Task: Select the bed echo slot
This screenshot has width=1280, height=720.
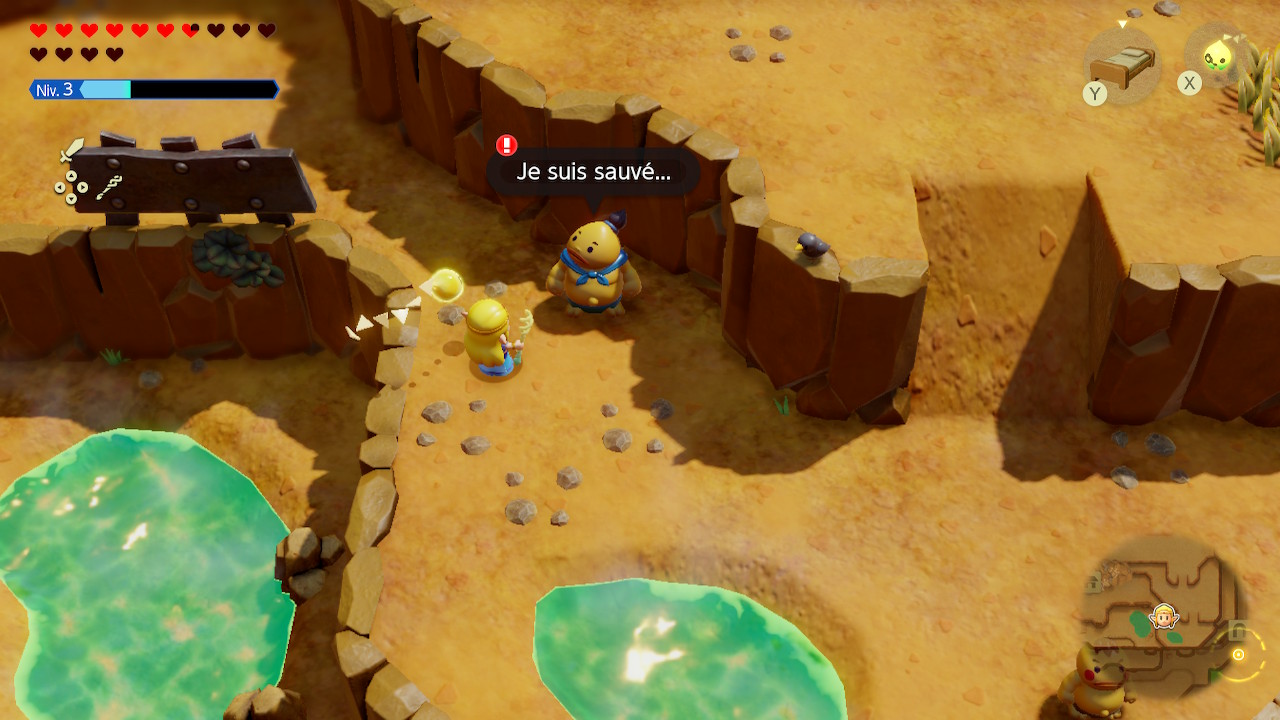Action: pyautogui.click(x=1123, y=66)
